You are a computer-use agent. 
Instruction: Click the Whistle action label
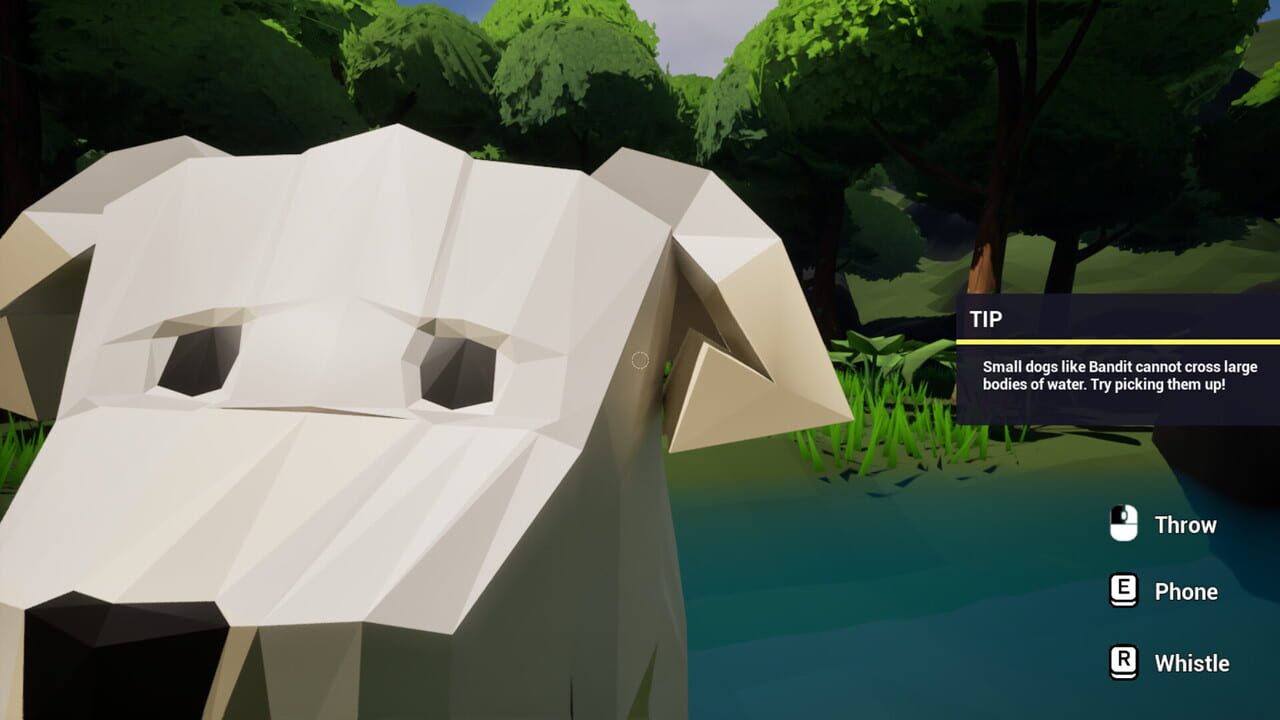click(x=1192, y=662)
